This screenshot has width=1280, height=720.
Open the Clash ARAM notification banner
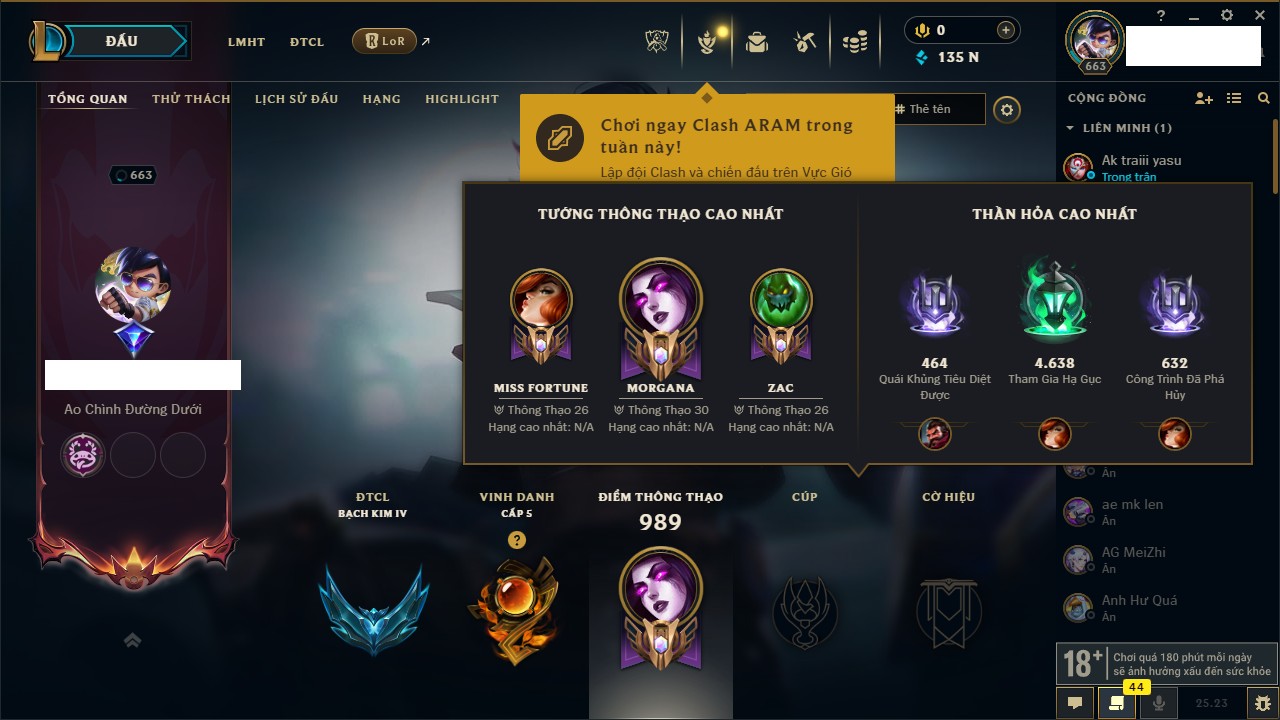pos(706,138)
